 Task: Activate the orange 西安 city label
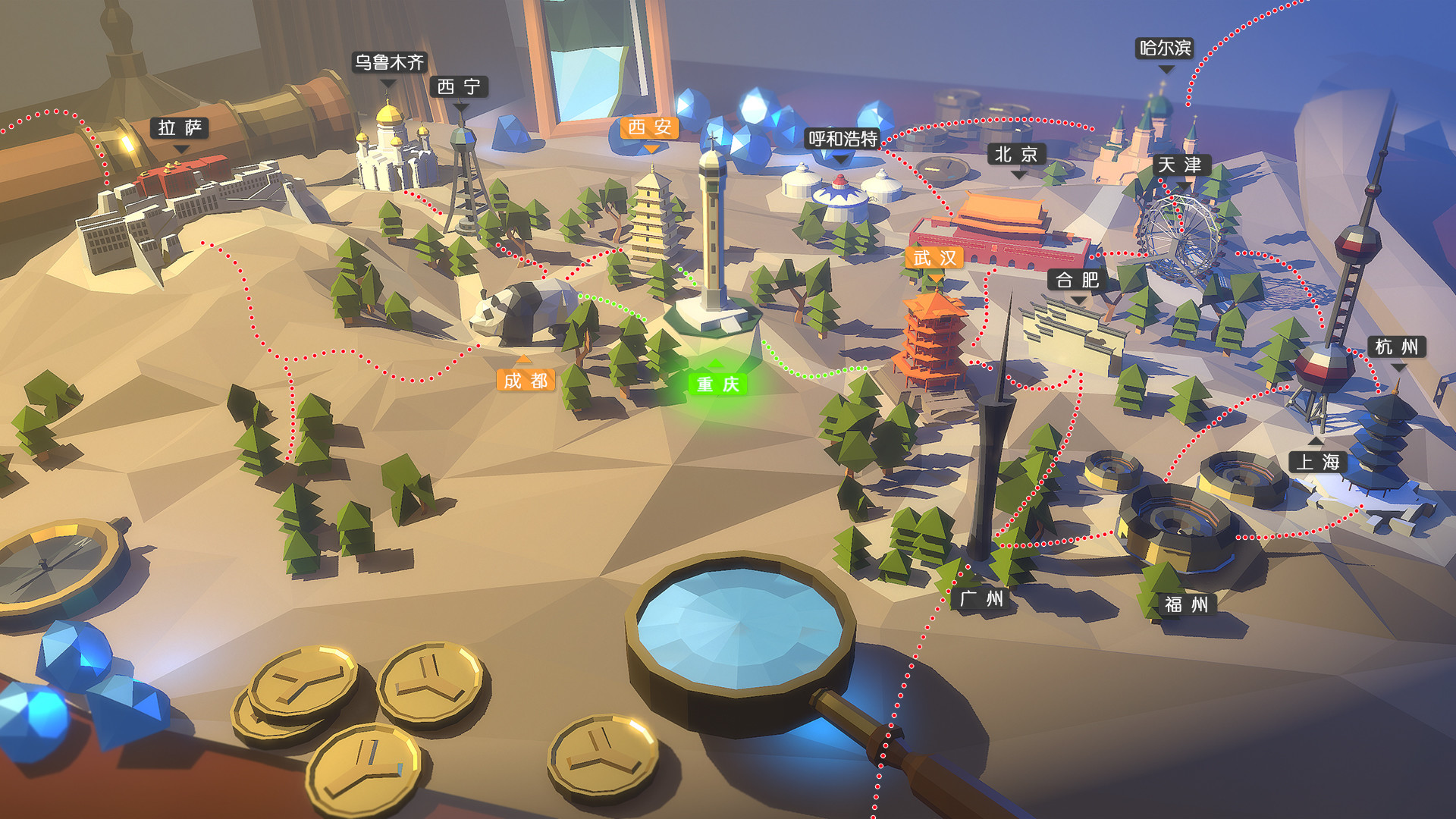[x=651, y=127]
